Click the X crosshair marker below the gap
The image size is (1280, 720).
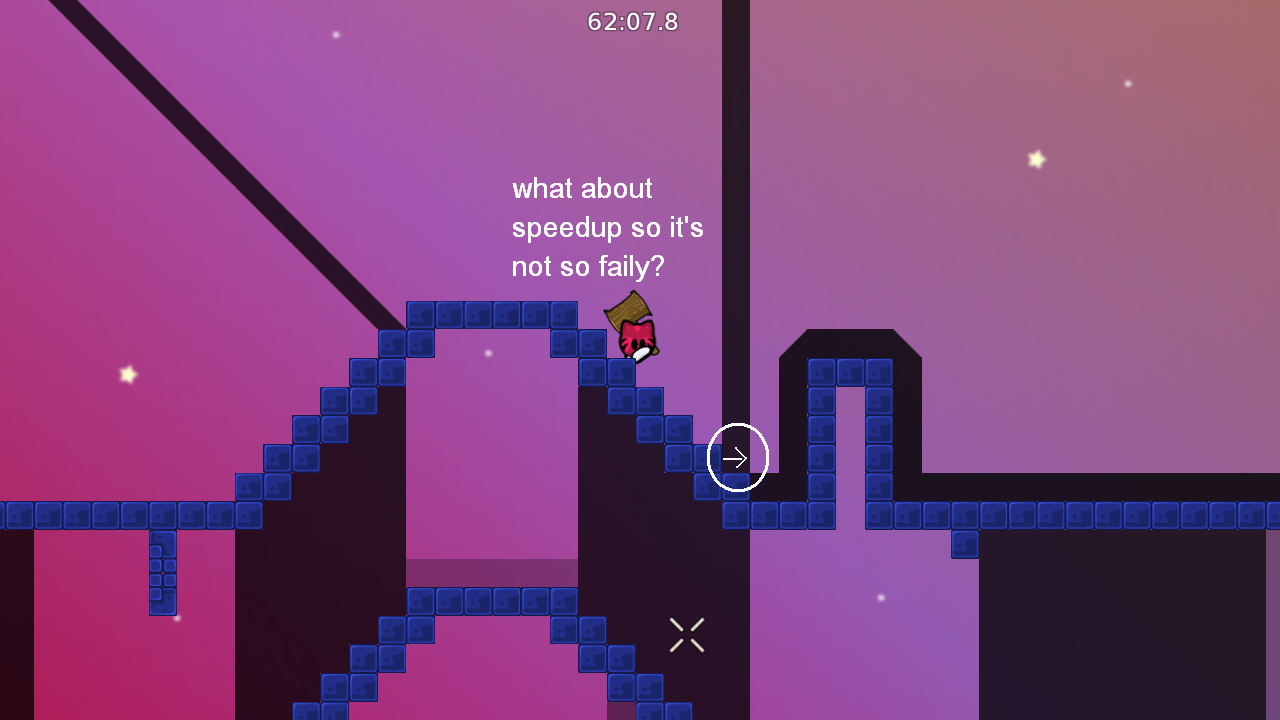686,634
